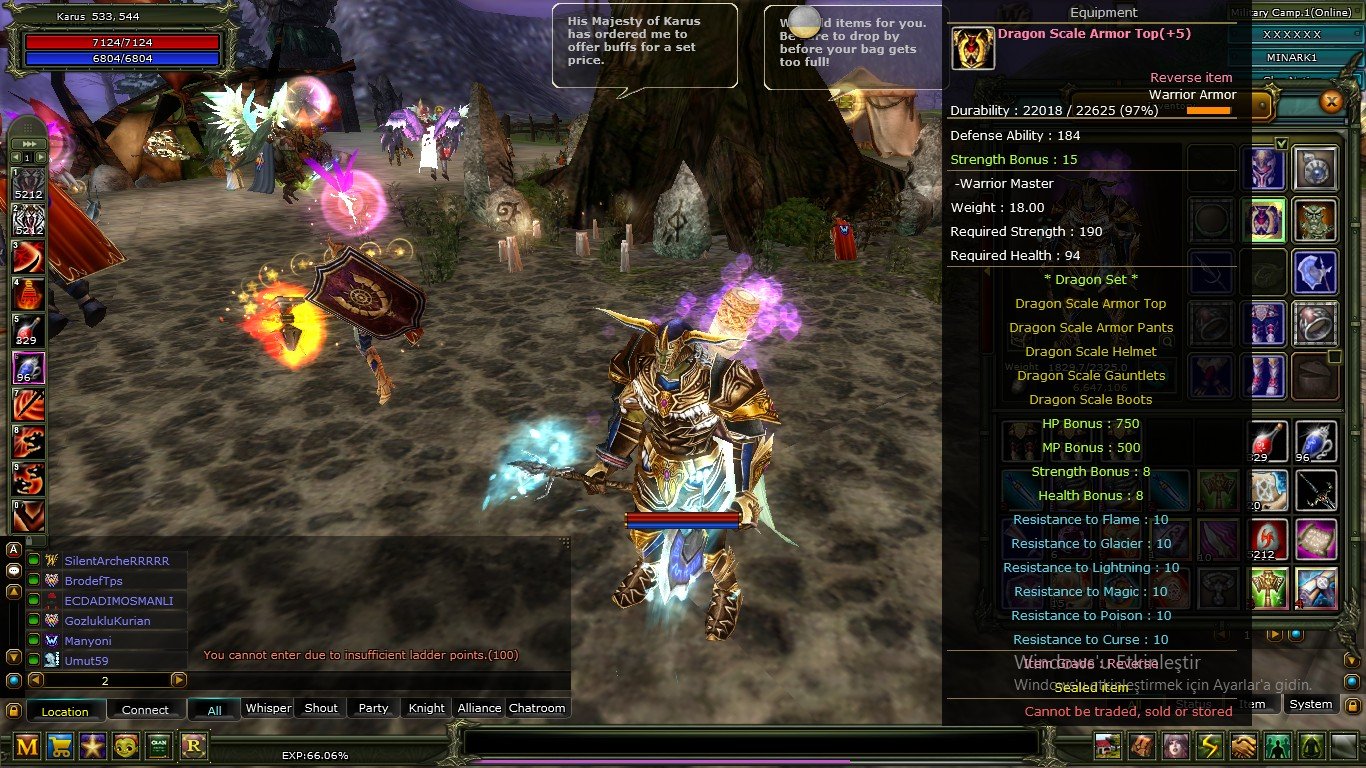Open the Power-Up Store cart icon

pyautogui.click(x=60, y=746)
